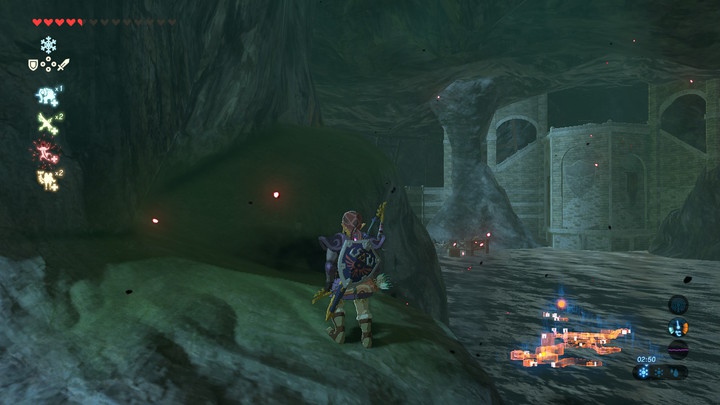
Task: Click the sword icon in quick-select
Action: [63, 65]
